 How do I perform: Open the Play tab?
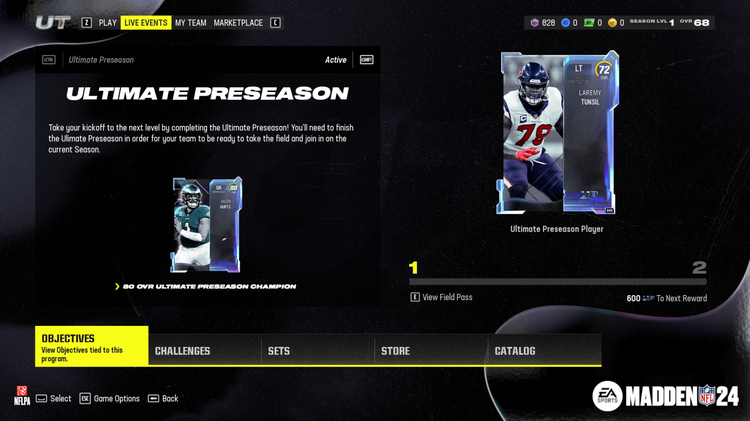[108, 22]
